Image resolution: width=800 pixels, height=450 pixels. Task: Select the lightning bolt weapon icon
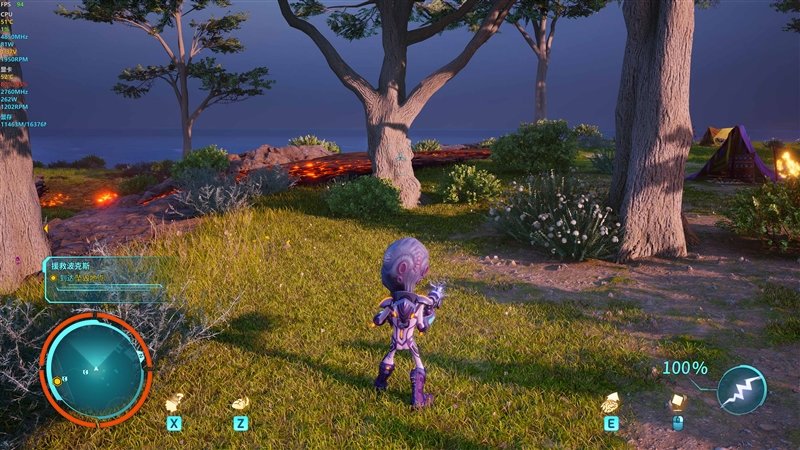click(x=742, y=390)
